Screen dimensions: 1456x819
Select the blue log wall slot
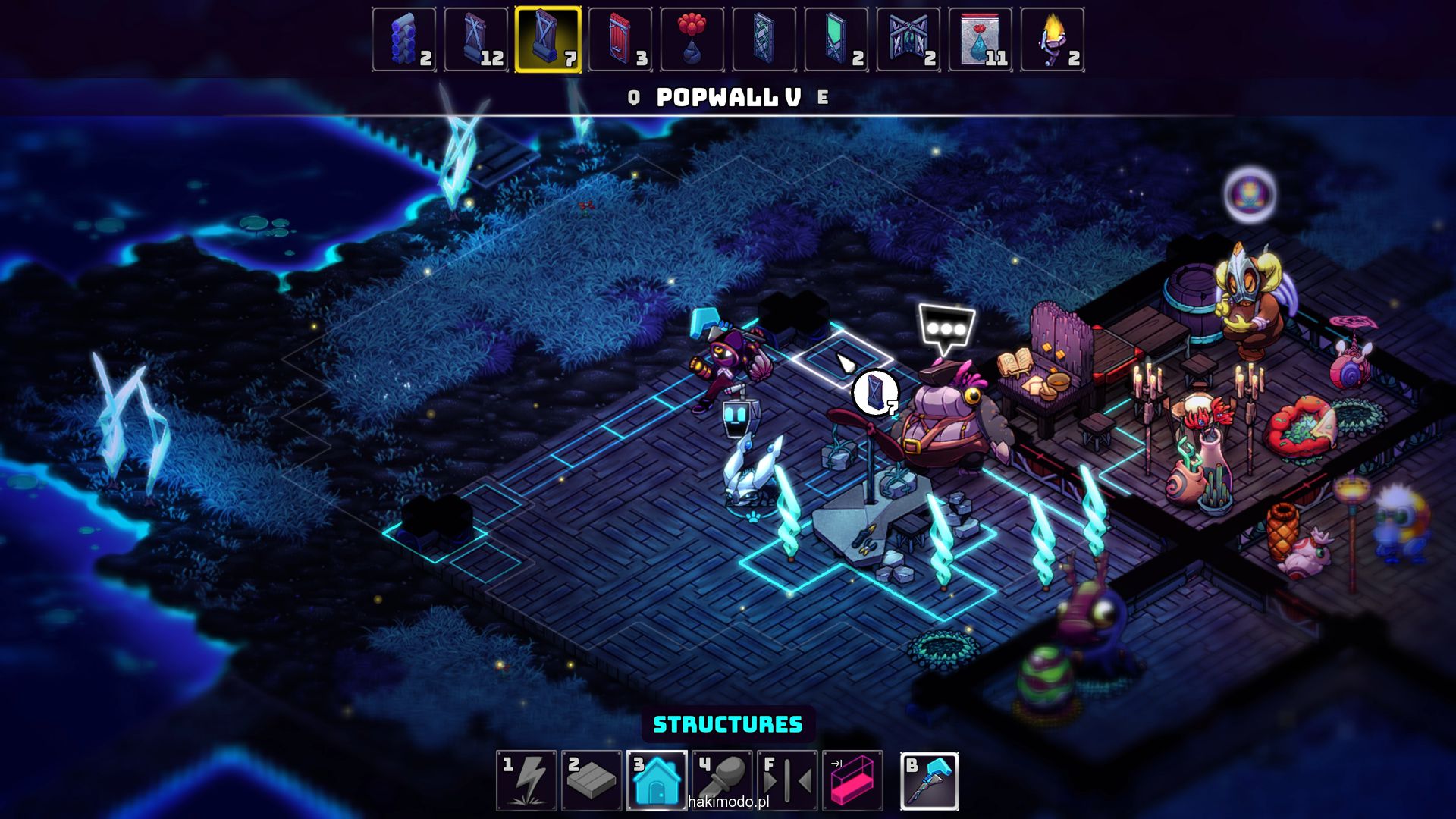(404, 39)
